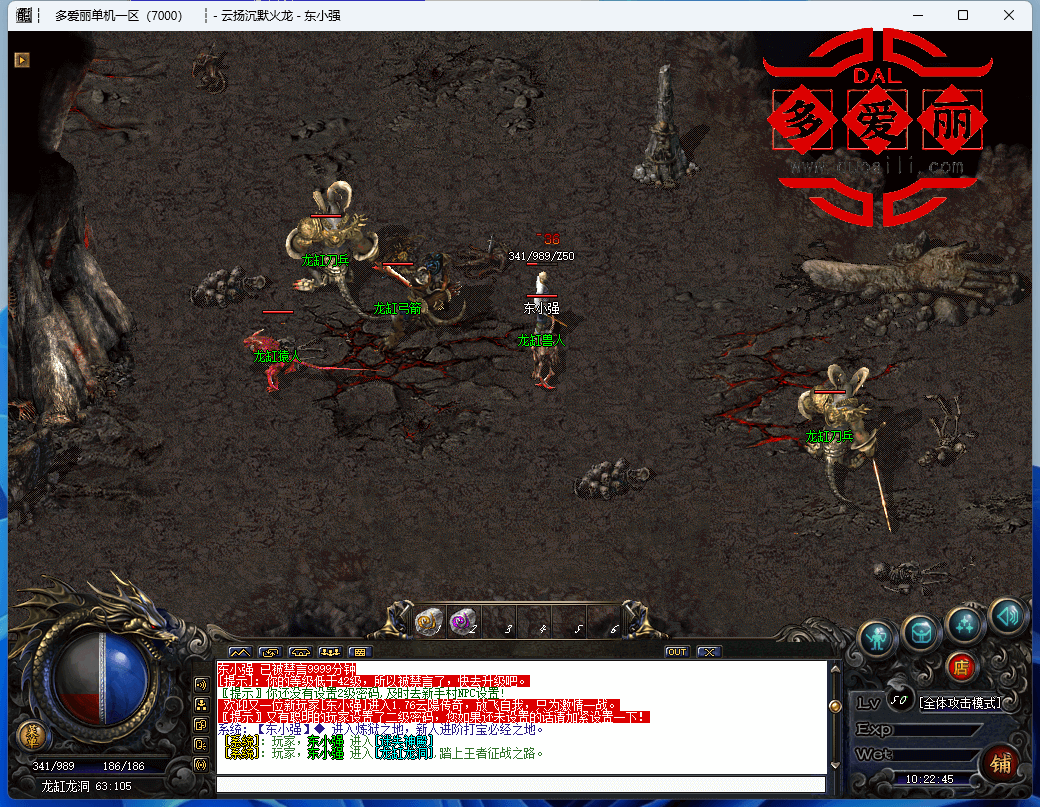Use the orange swirl scroll in belt slot 1
1040x807 pixels.
point(429,622)
